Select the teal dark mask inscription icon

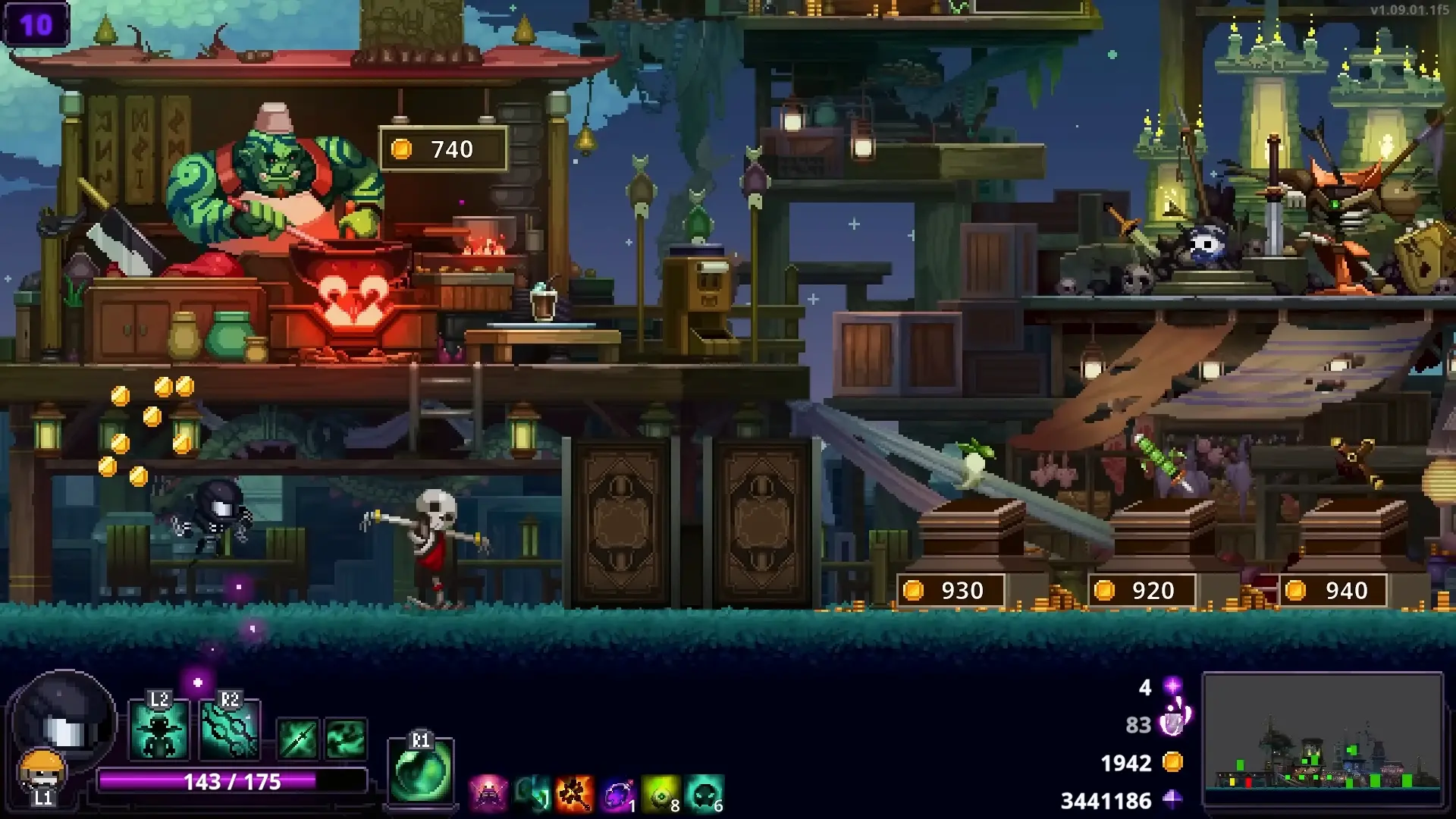coord(704,795)
